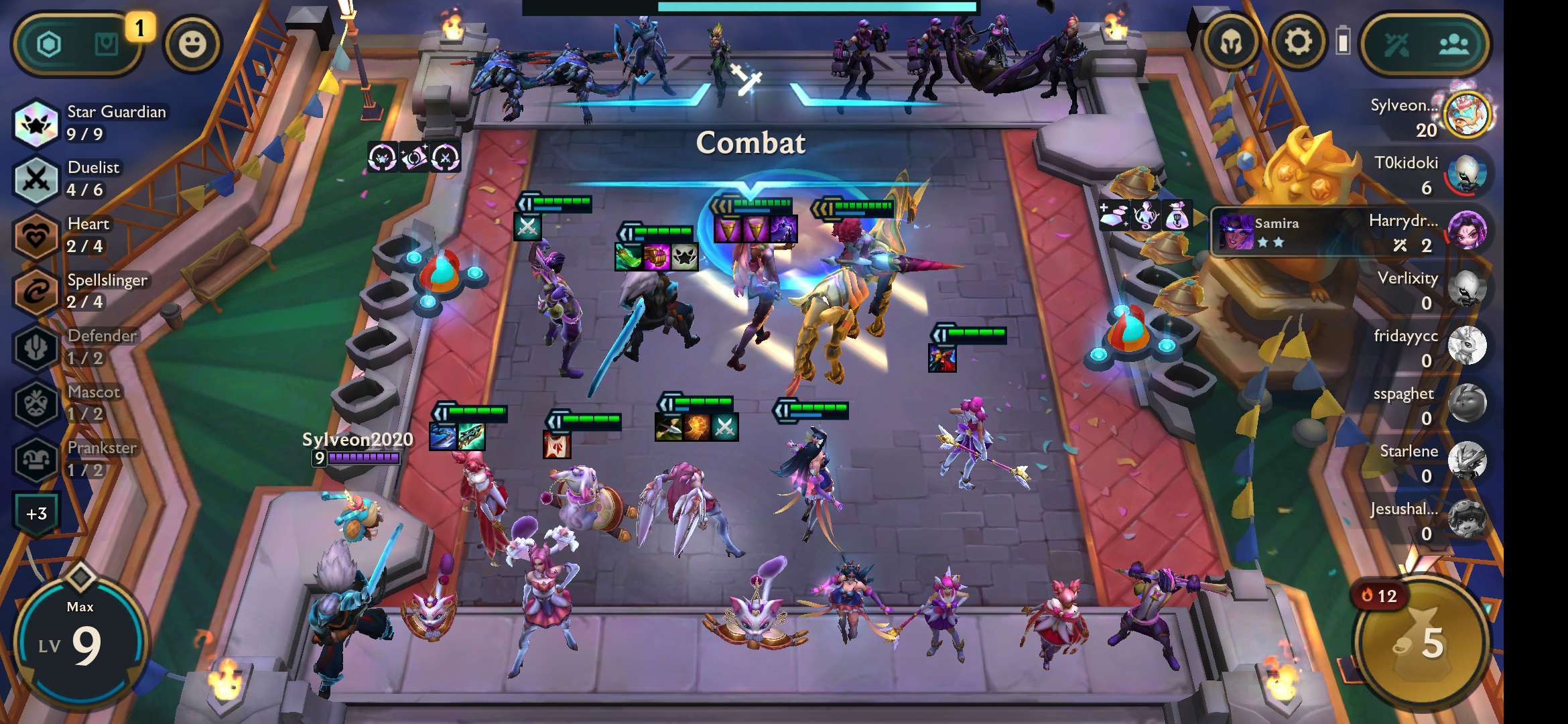Open the emote smiley button

[x=192, y=45]
